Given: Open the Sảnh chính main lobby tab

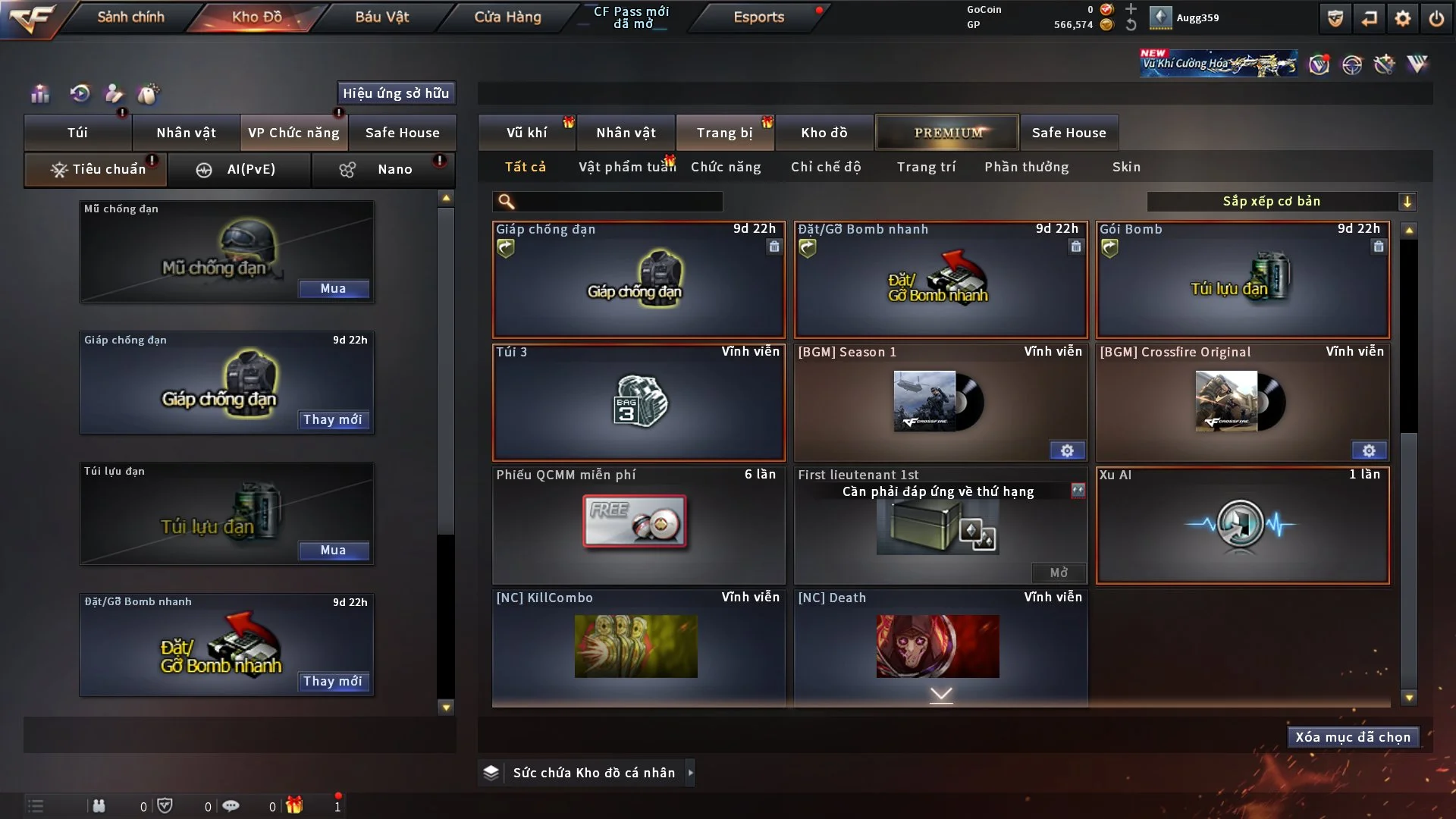Looking at the screenshot, I should pyautogui.click(x=130, y=17).
